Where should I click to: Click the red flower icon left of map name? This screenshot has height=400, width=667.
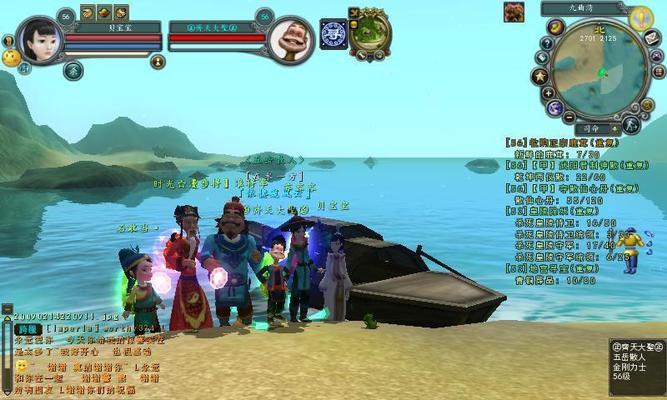(x=514, y=12)
